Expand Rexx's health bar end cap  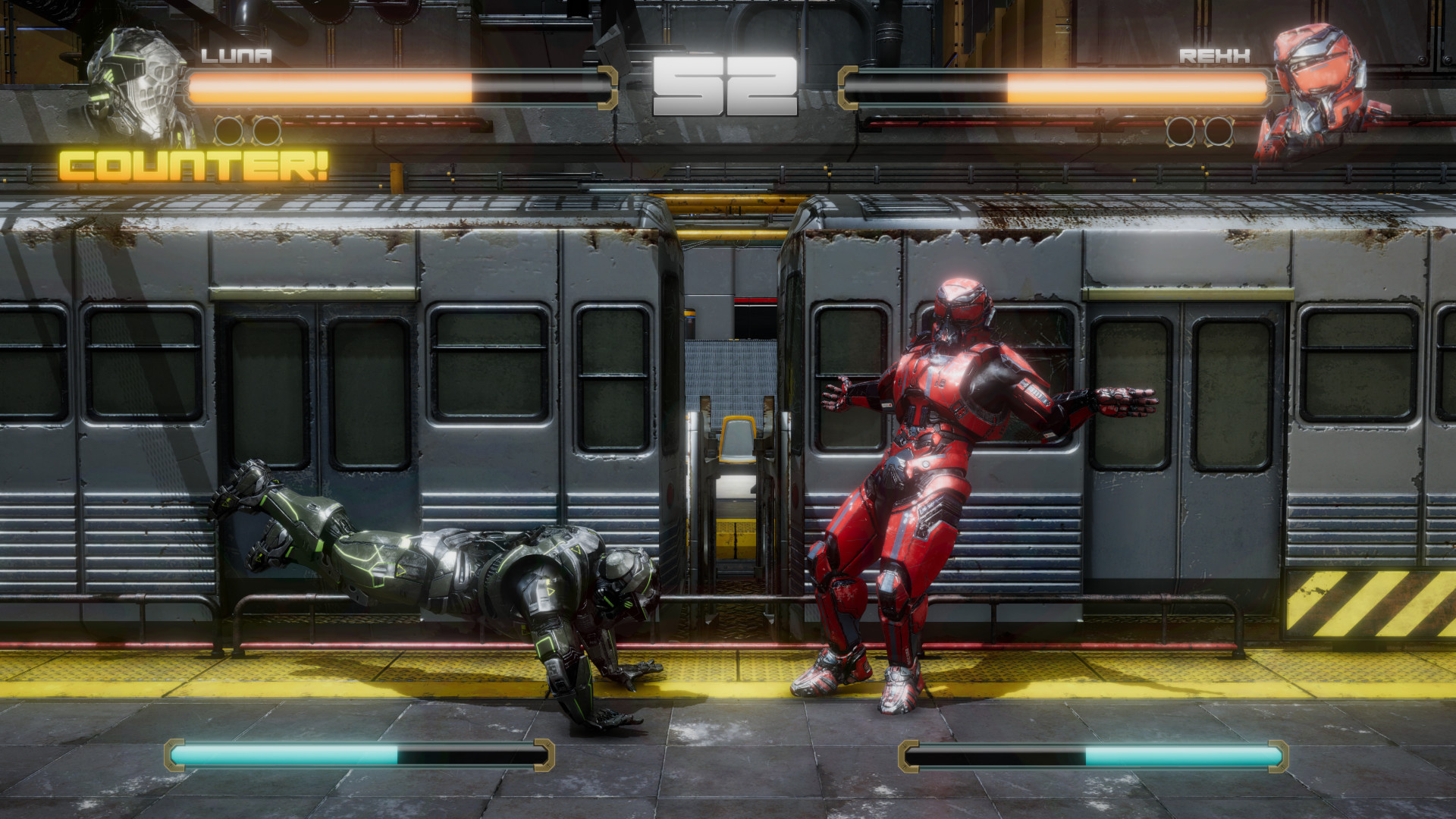click(x=848, y=86)
